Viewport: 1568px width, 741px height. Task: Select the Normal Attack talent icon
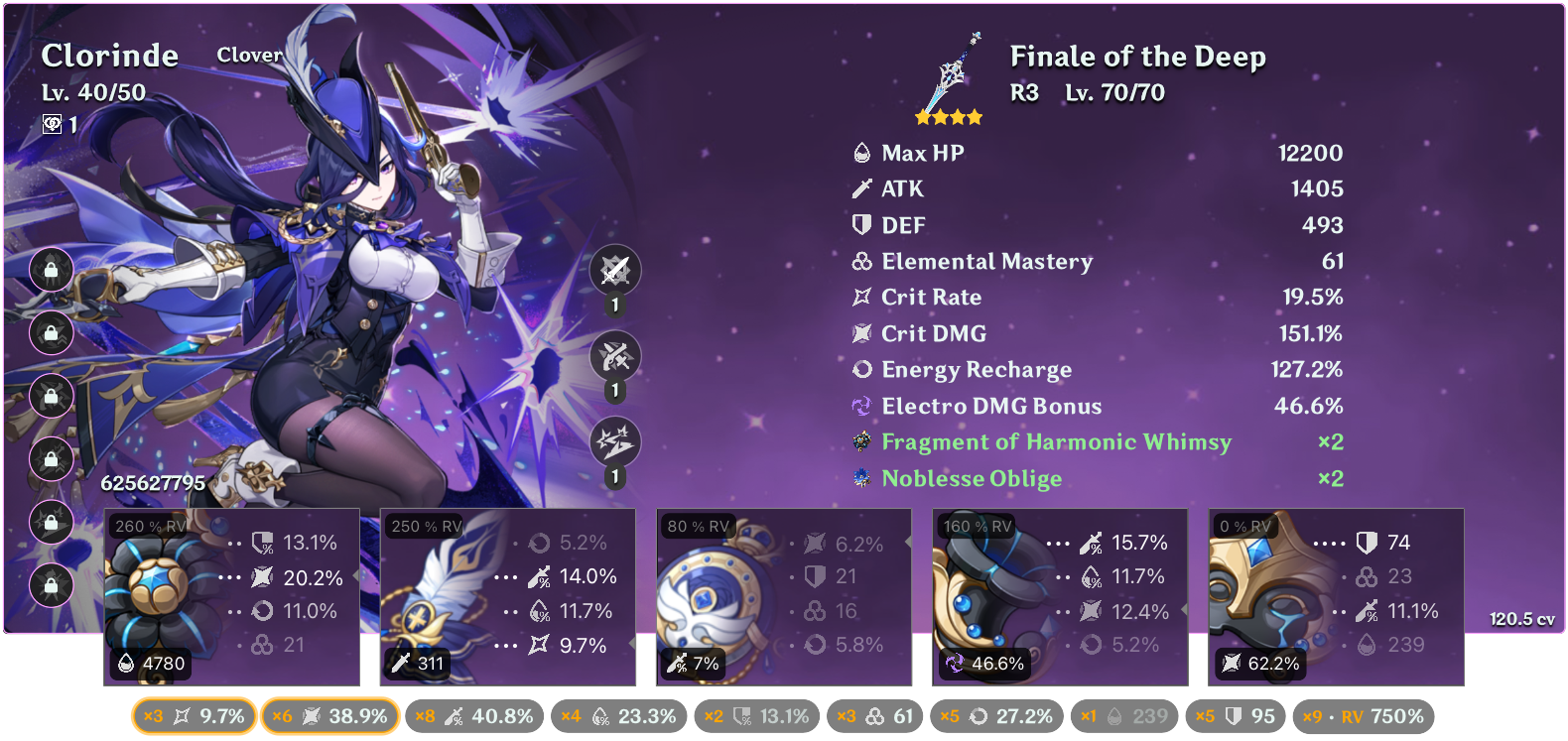coord(615,270)
